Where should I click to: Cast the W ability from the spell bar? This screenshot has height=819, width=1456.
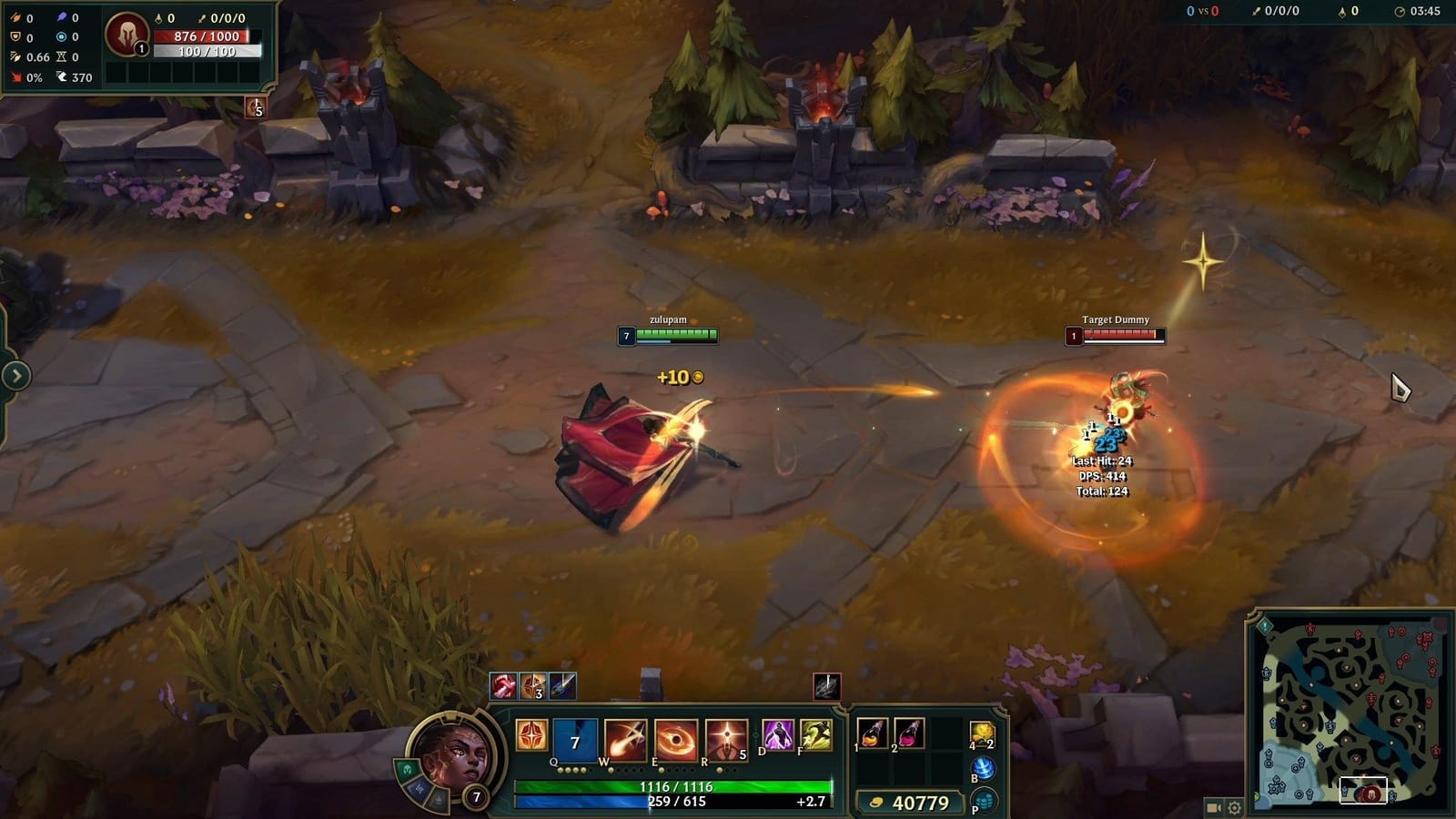point(626,739)
